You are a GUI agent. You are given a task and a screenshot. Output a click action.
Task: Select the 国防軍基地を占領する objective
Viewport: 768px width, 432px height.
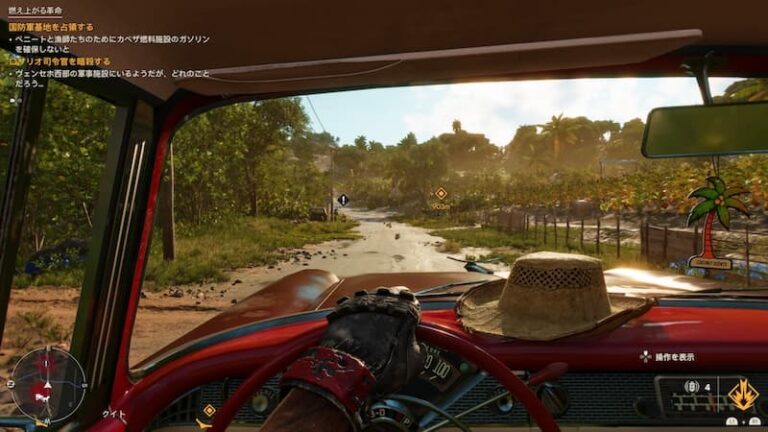tap(51, 27)
